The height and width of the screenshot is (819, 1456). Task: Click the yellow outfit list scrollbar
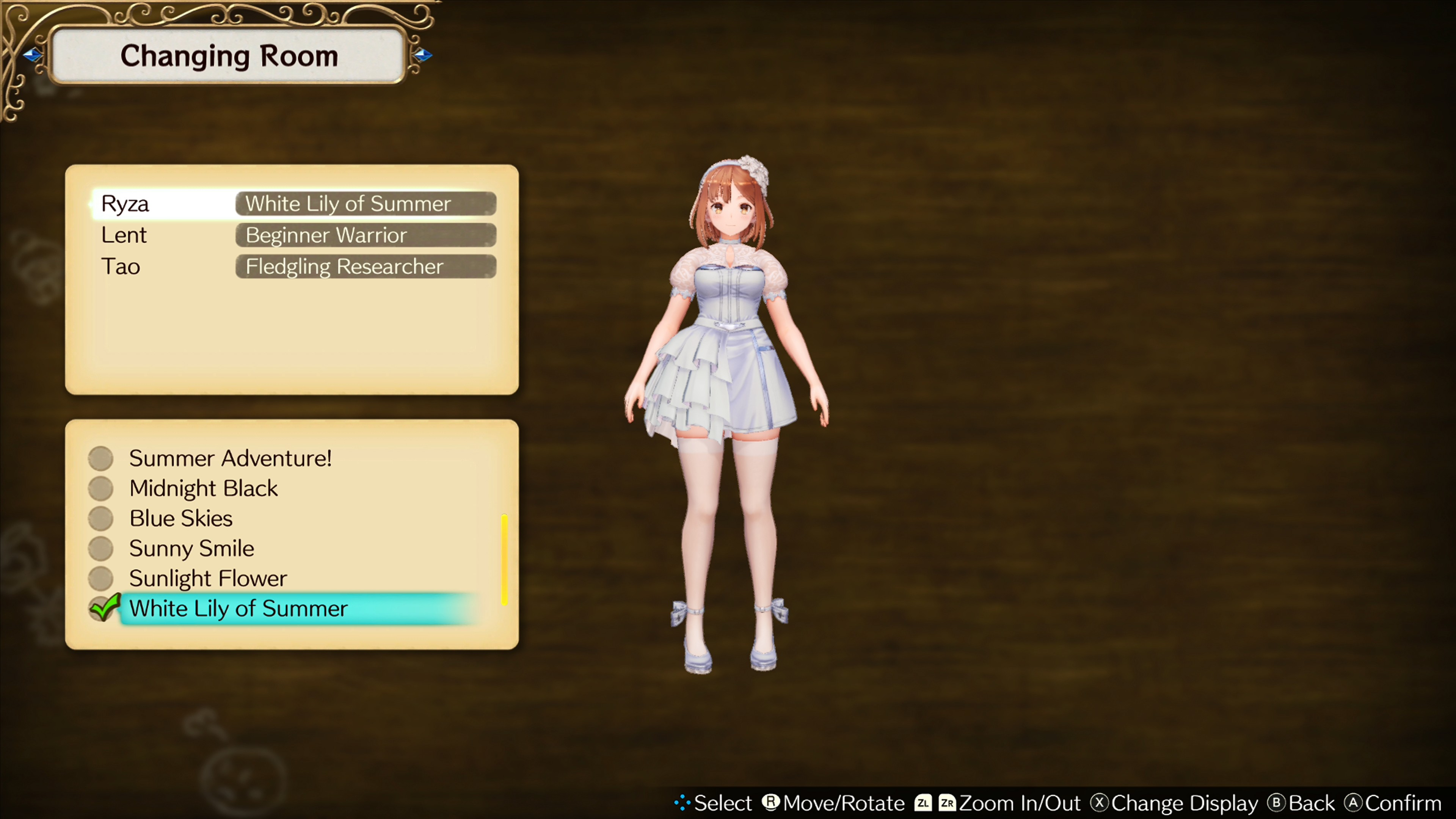504,560
